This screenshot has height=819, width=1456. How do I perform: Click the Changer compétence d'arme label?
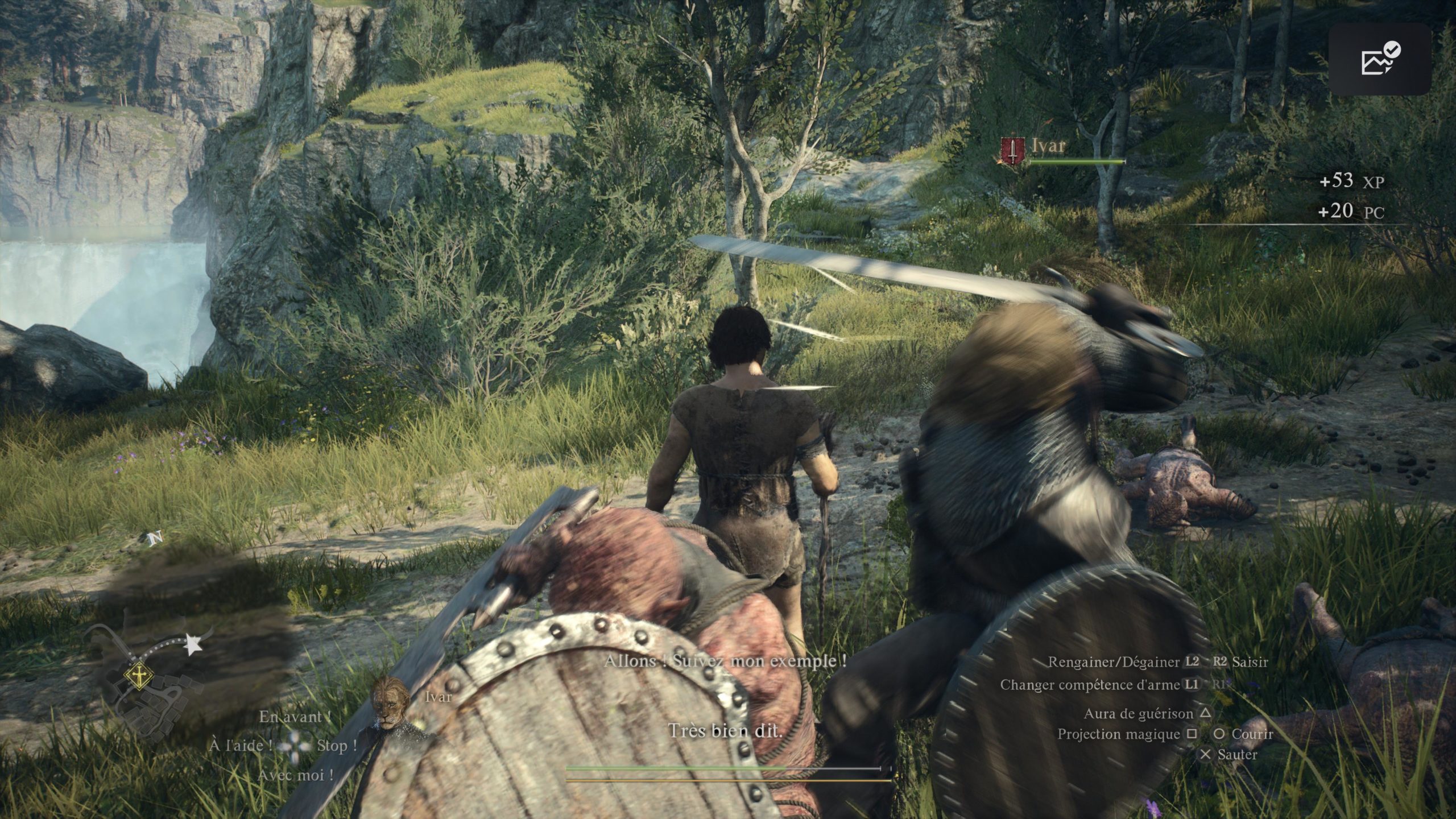(x=1090, y=685)
